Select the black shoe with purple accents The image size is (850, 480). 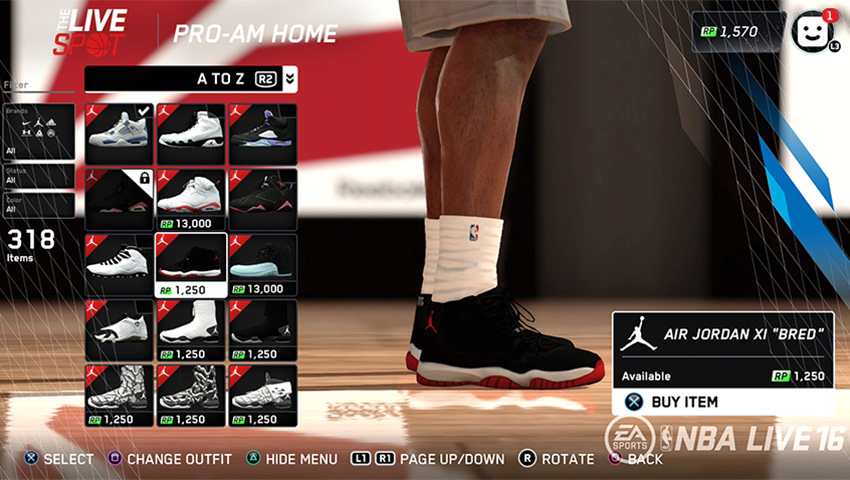(263, 134)
